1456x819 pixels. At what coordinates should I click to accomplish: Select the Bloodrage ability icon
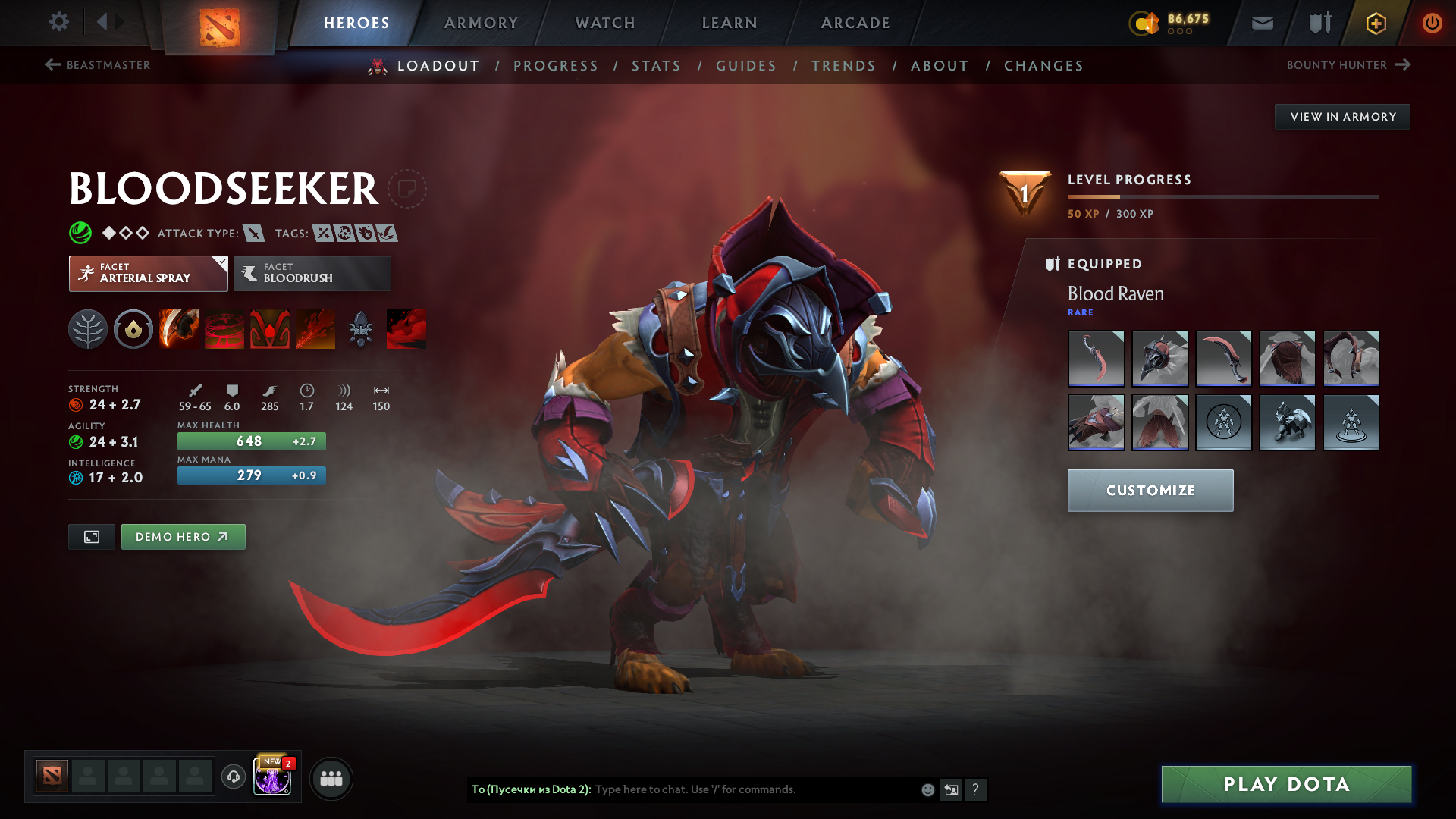(178, 328)
